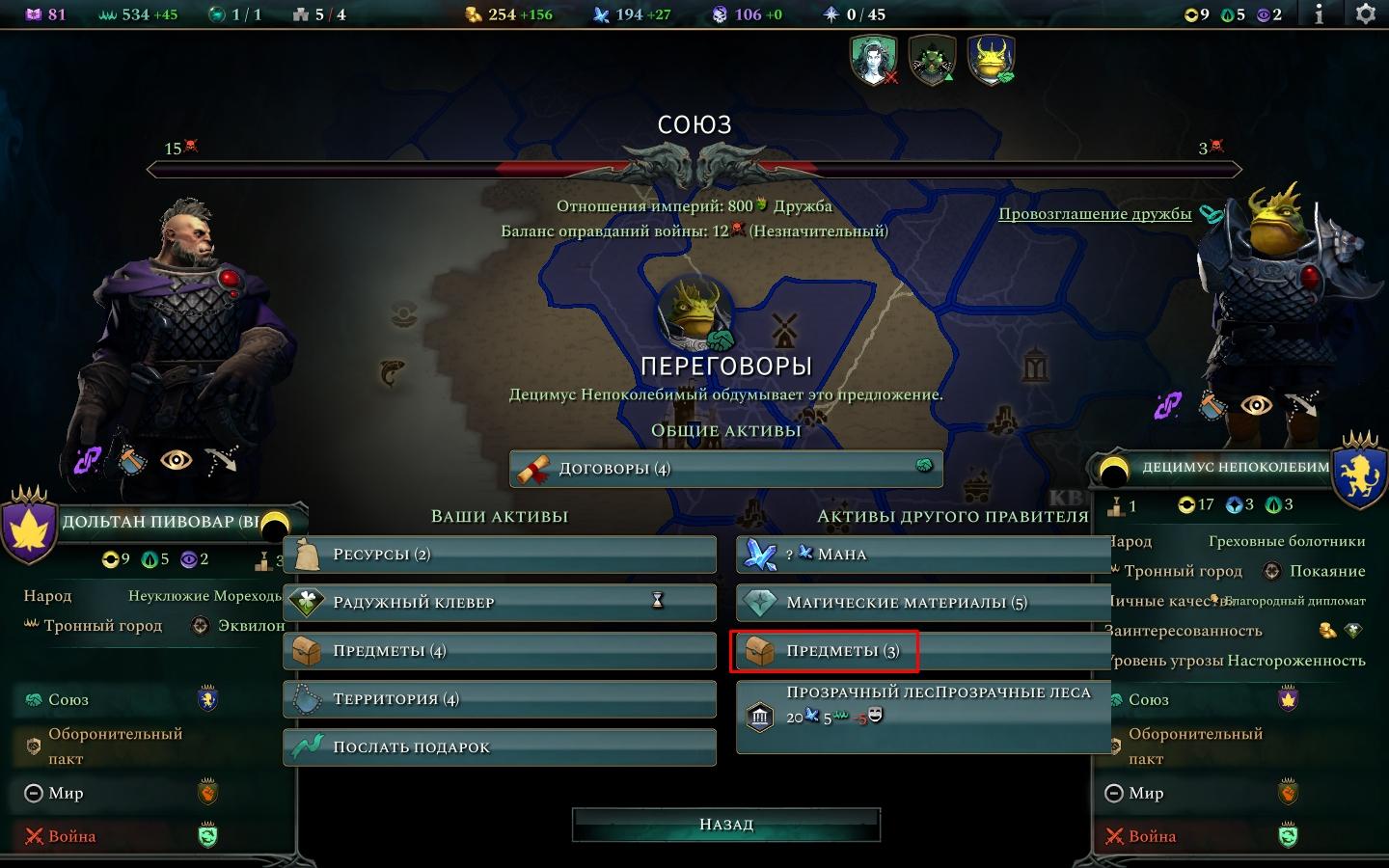Go back with the Назад button
The height and width of the screenshot is (868, 1389).
pos(725,825)
